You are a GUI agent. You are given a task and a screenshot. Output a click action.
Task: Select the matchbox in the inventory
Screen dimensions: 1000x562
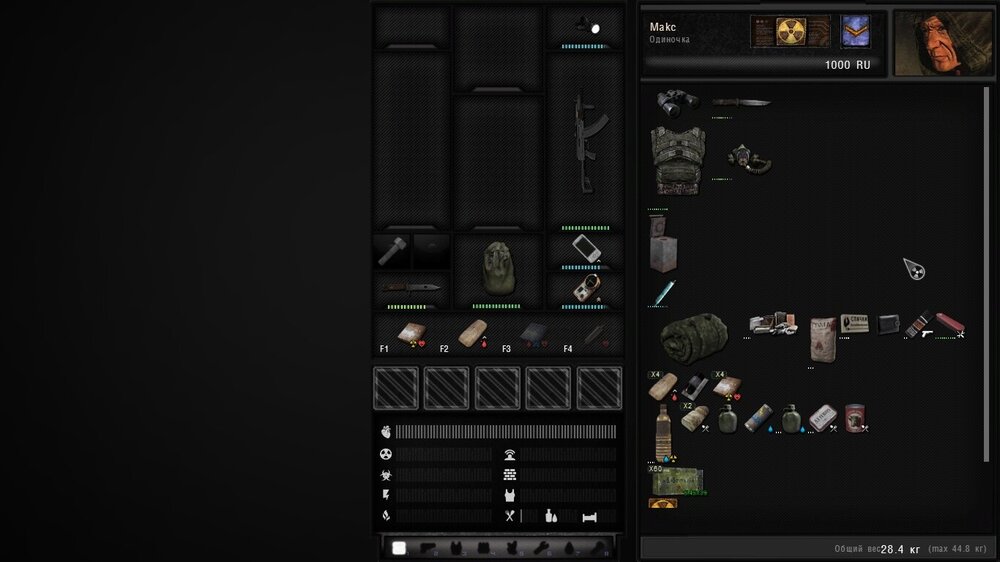[x=854, y=323]
